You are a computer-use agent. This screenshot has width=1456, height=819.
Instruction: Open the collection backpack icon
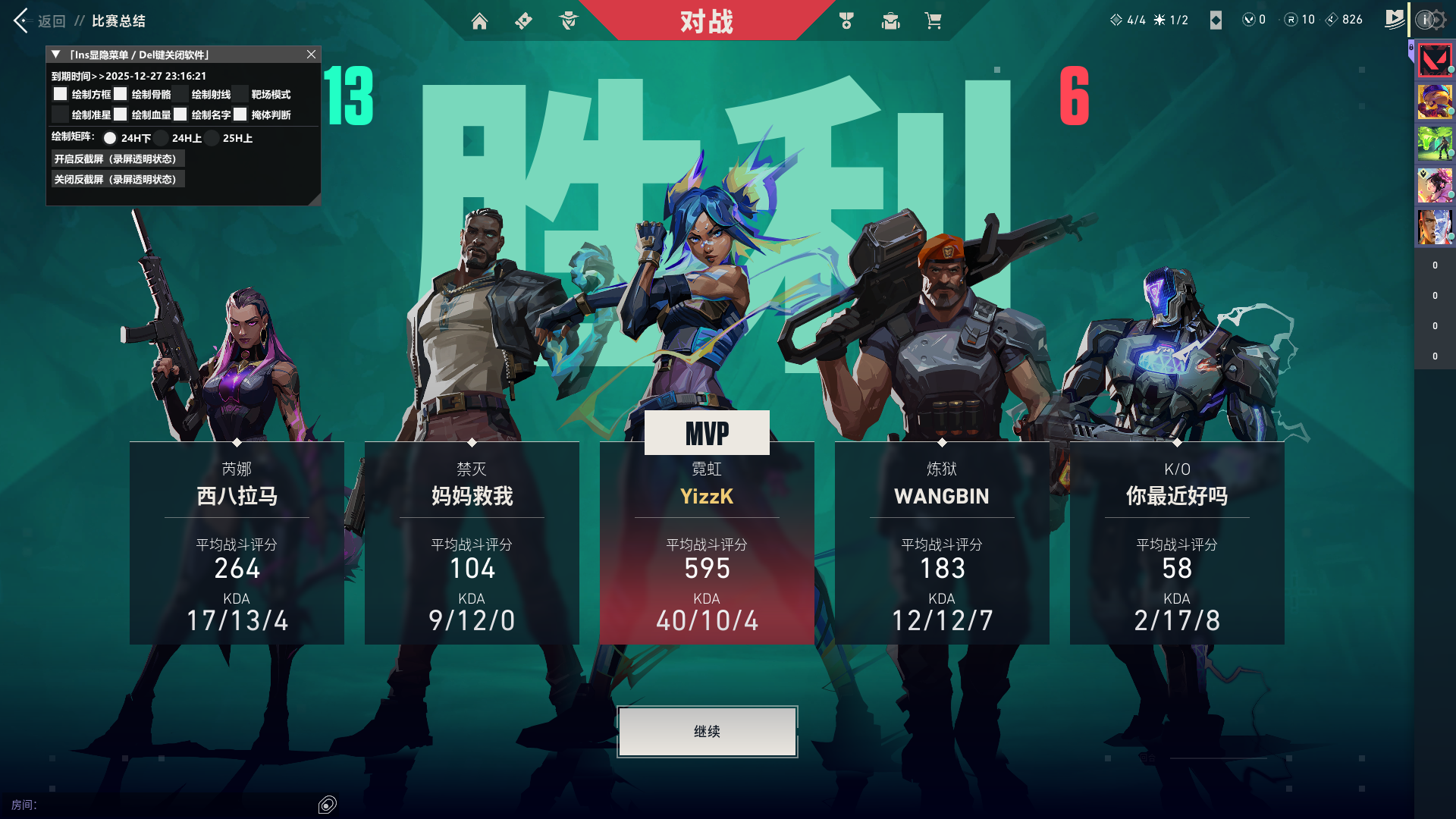pyautogui.click(x=890, y=21)
